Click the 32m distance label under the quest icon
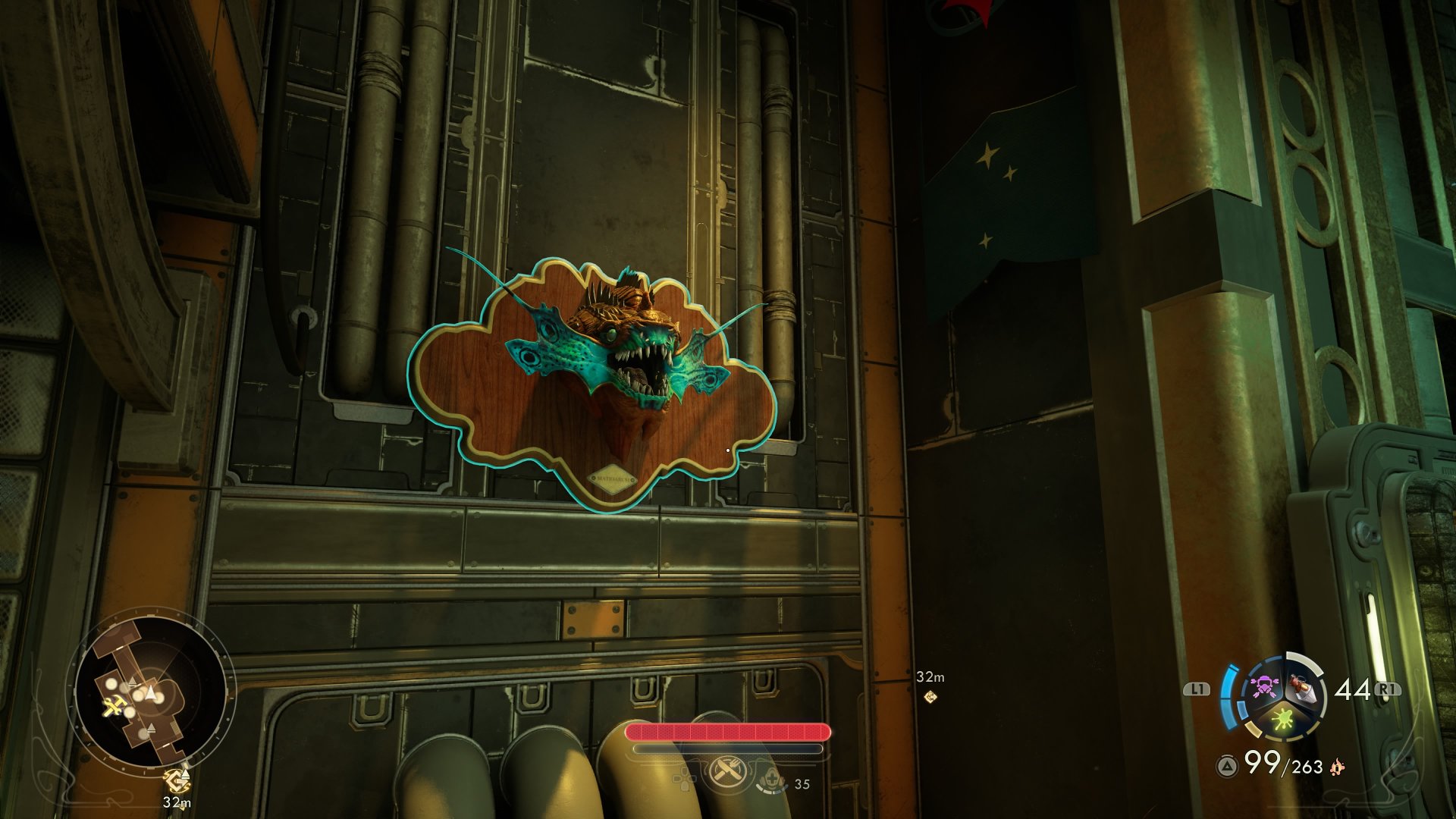 (177, 802)
